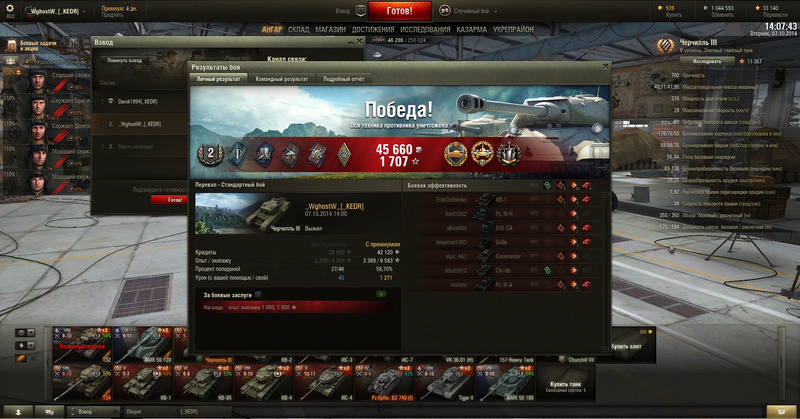
Task: Open the УКРЕПРАЙОН stronghold menu
Action: coord(513,30)
